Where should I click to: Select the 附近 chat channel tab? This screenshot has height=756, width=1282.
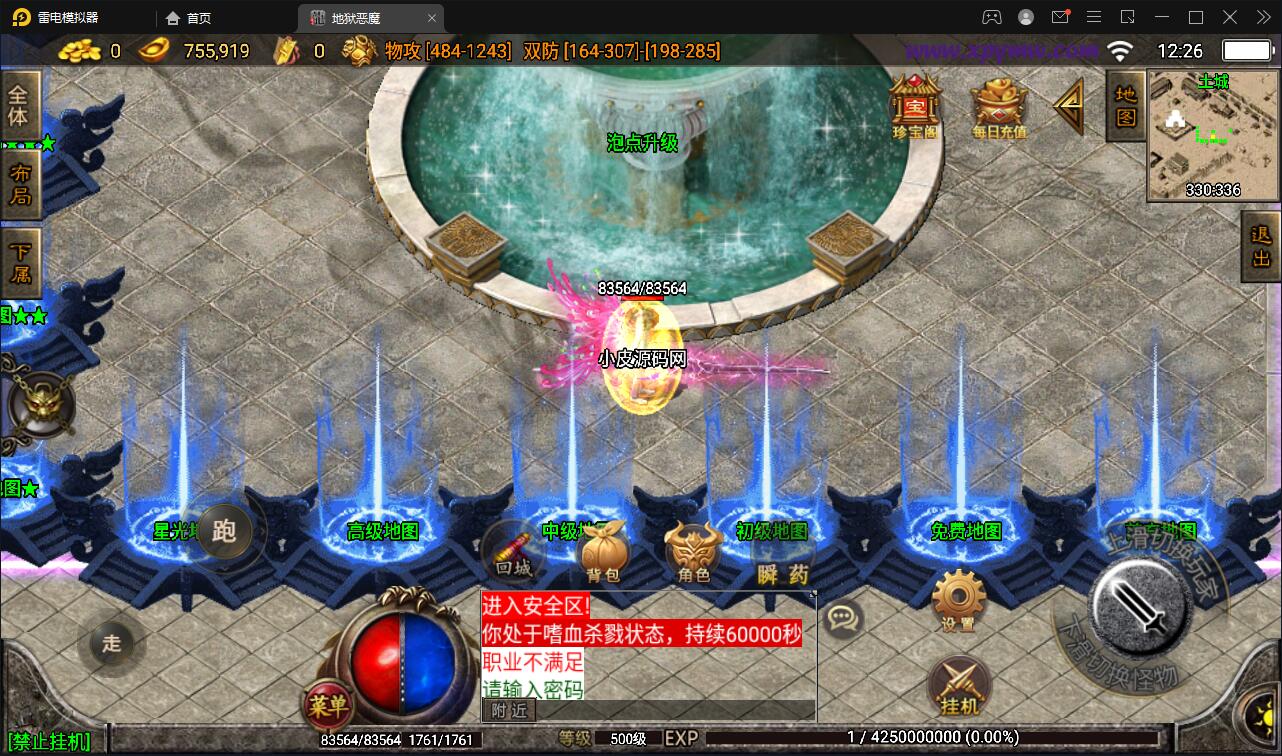coord(510,711)
